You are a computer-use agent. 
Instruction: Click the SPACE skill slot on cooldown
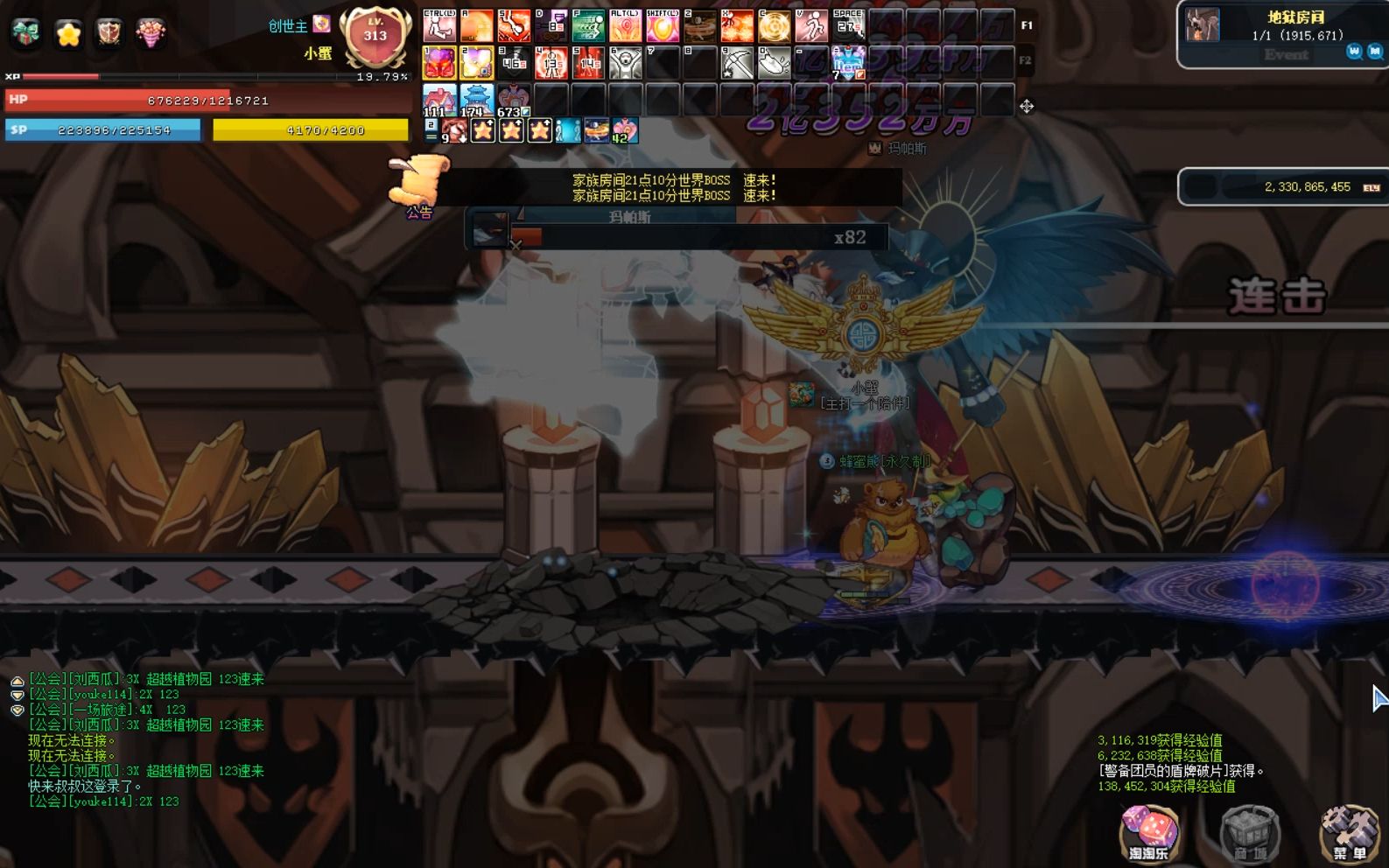click(x=848, y=26)
